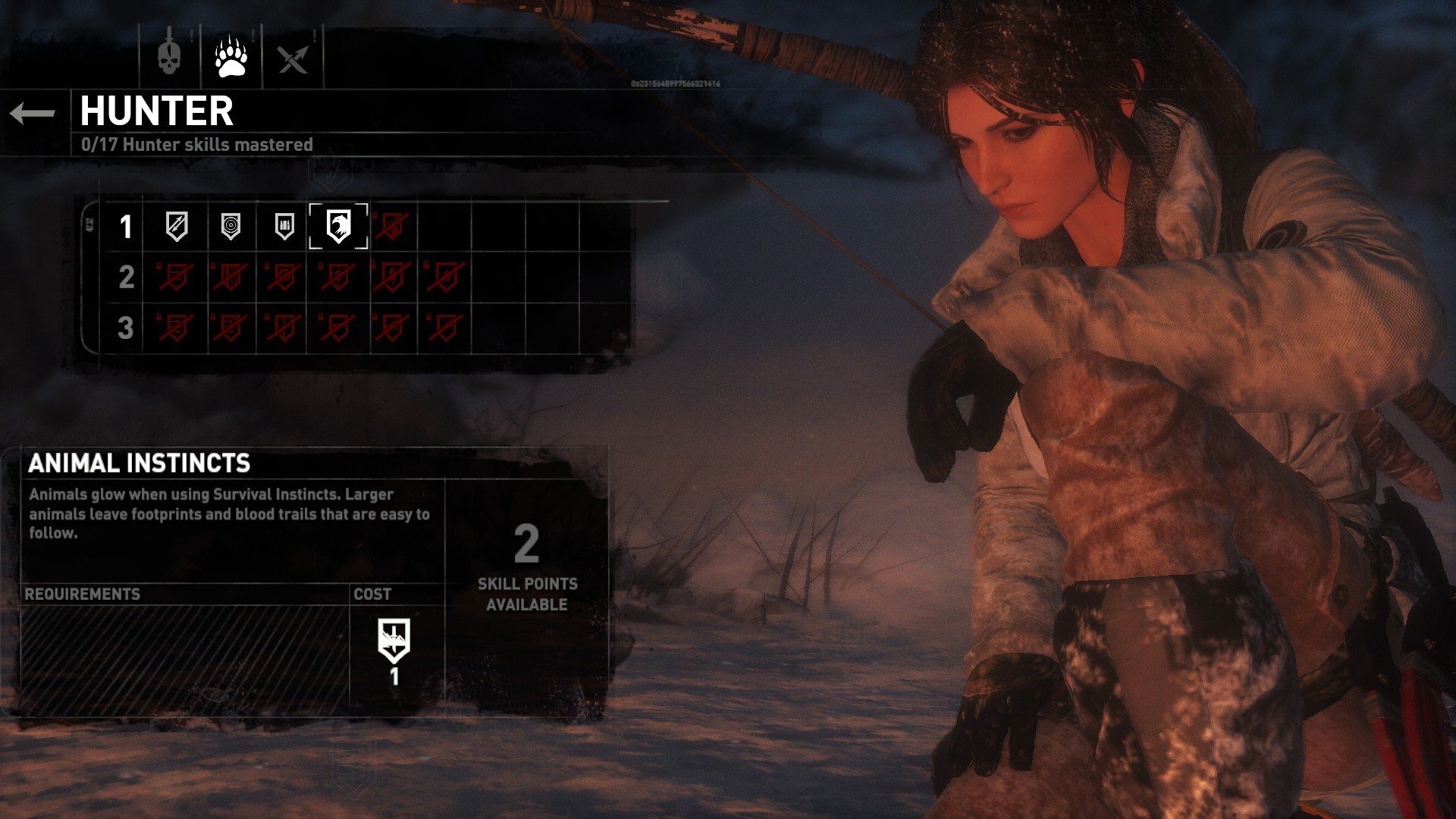Click the locked red skill in tier 1
The width and height of the screenshot is (1456, 819).
(x=392, y=226)
